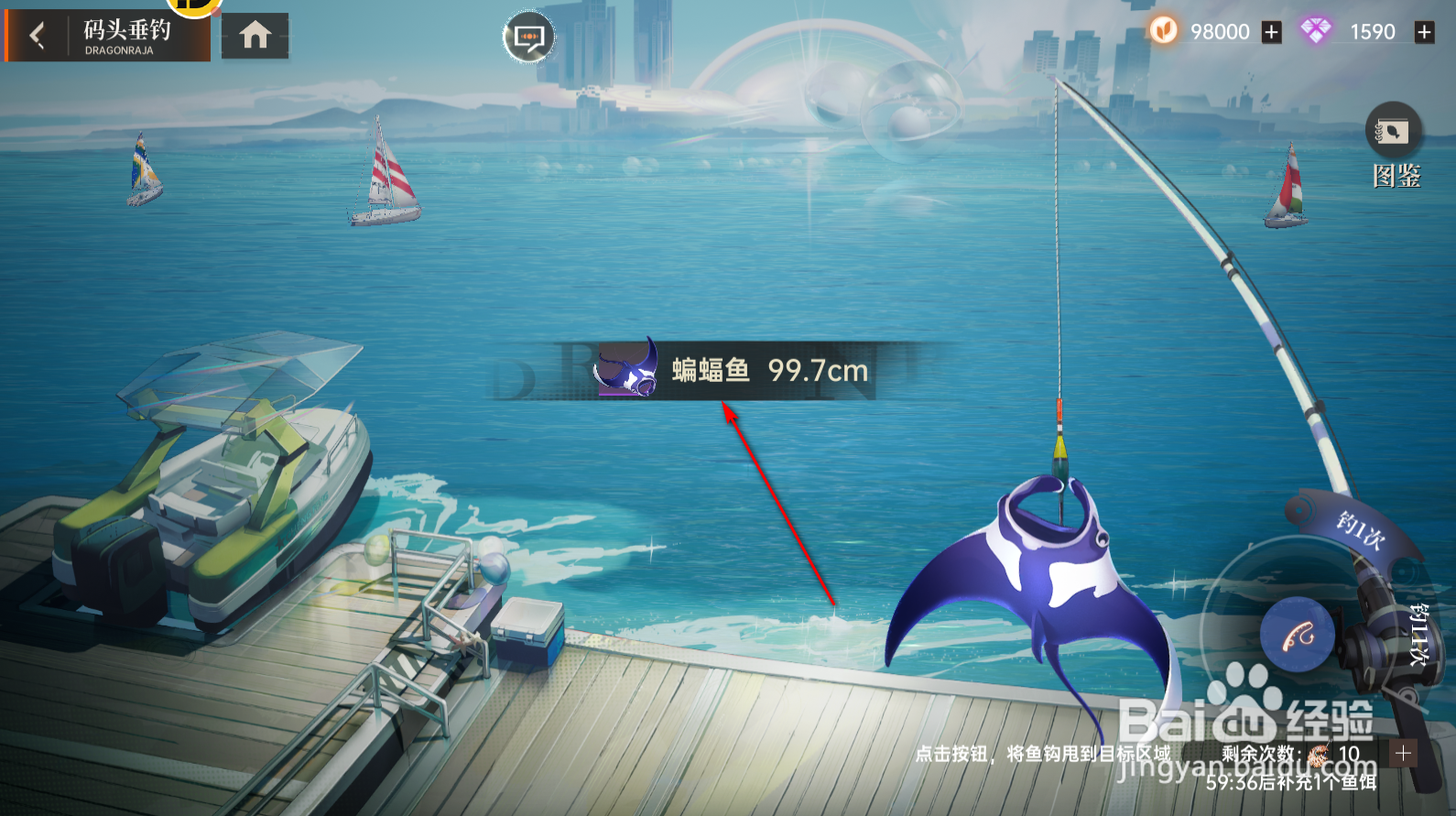1456x816 pixels.
Task: Return to the home screen
Action: click(x=255, y=36)
